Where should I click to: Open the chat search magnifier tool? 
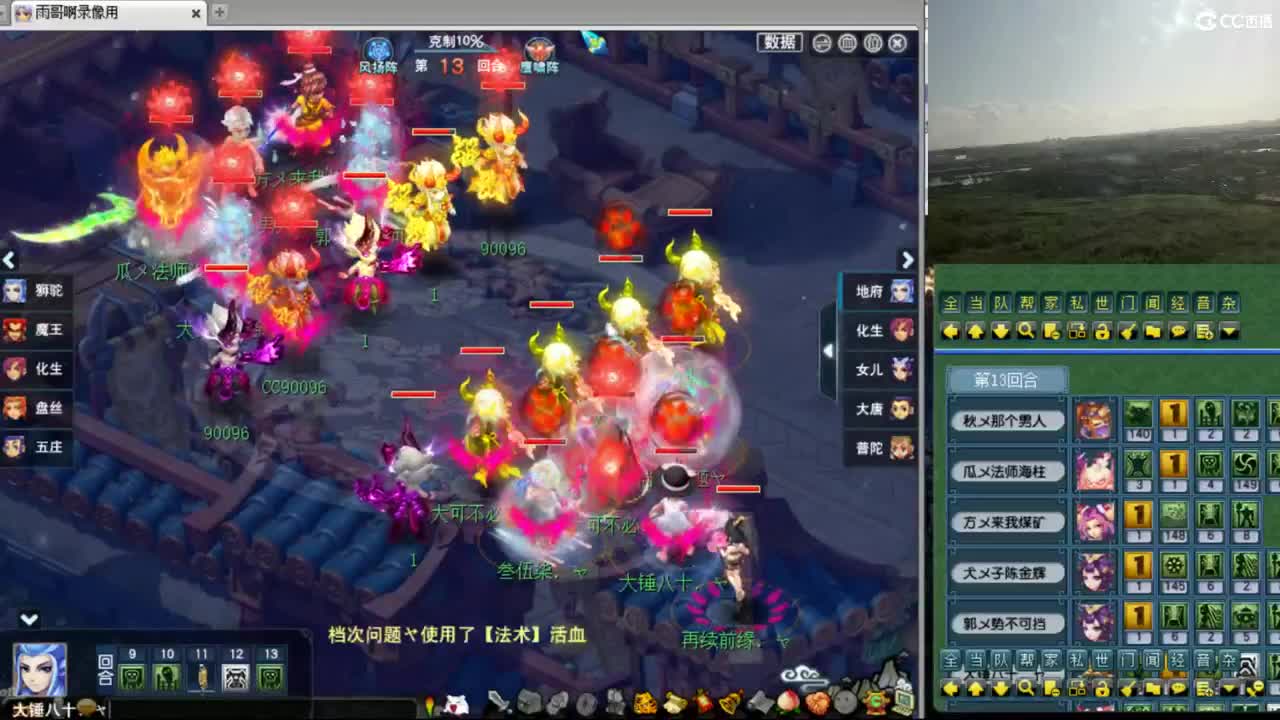(1025, 329)
